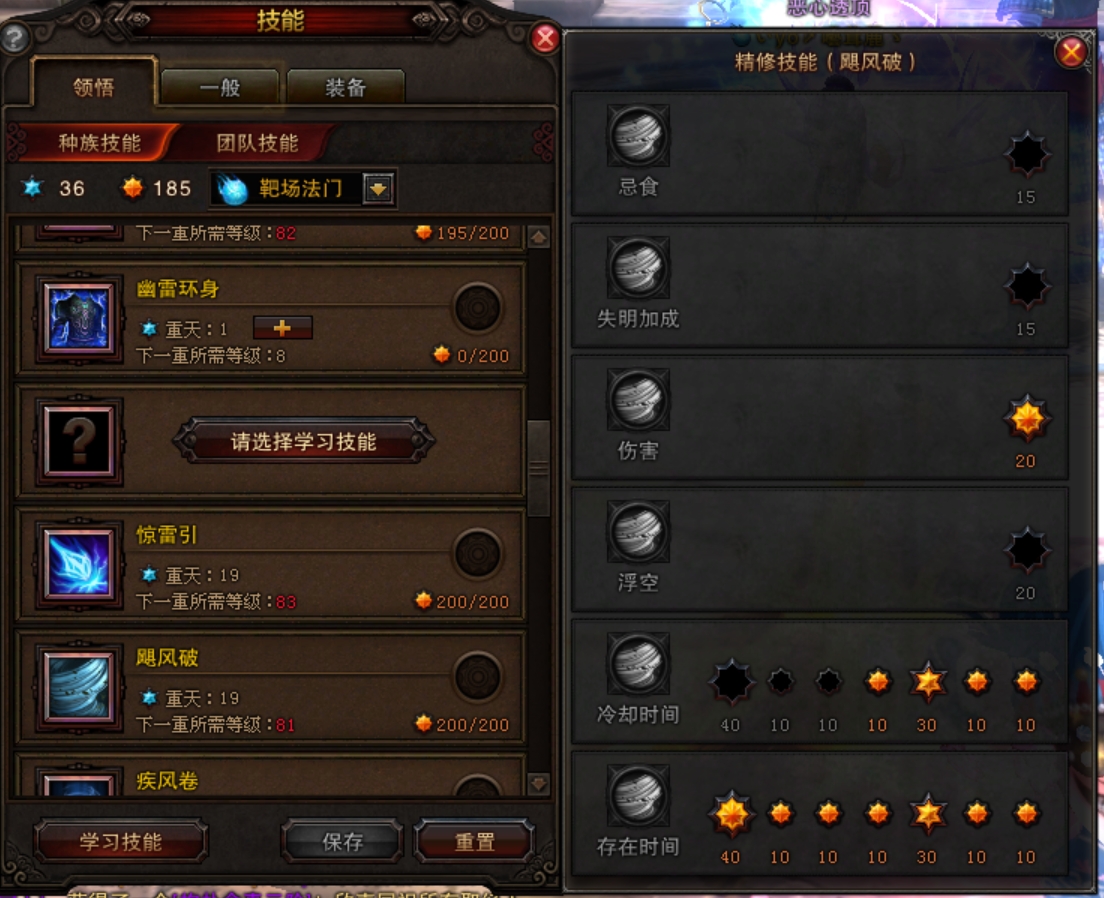Add a level to 幽雷环身 with plus button
1104x898 pixels.
283,328
